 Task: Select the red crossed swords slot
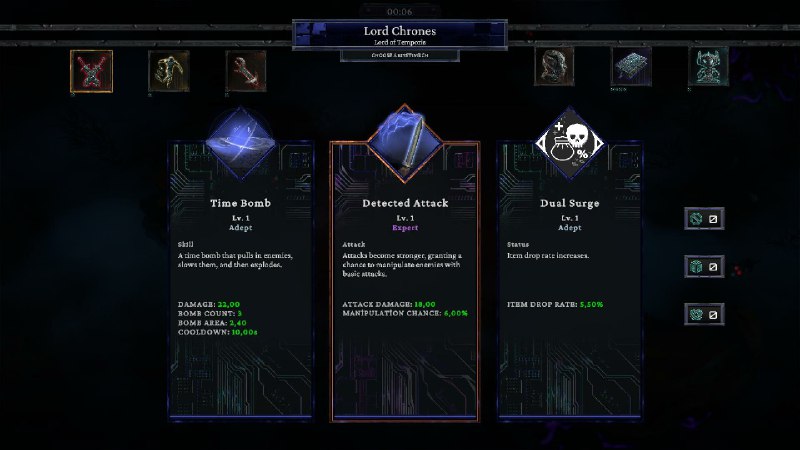tap(91, 70)
